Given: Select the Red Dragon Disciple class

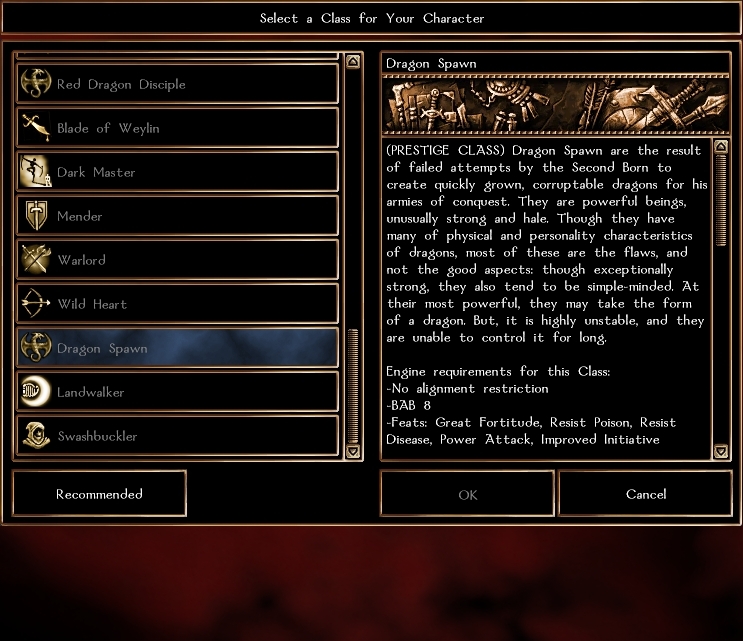Looking at the screenshot, I should click(178, 84).
